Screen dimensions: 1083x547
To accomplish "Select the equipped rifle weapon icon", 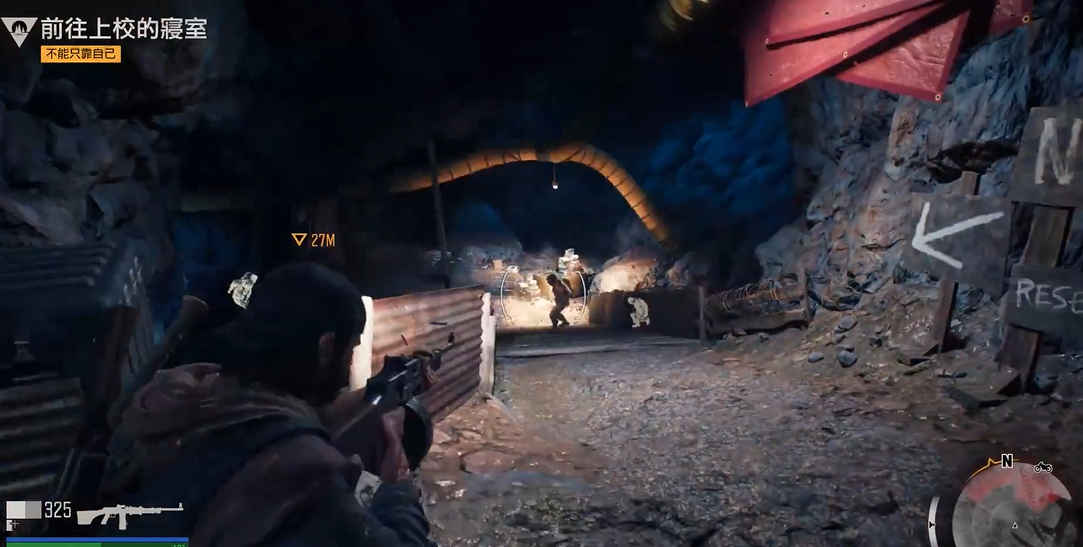I will coord(130,513).
